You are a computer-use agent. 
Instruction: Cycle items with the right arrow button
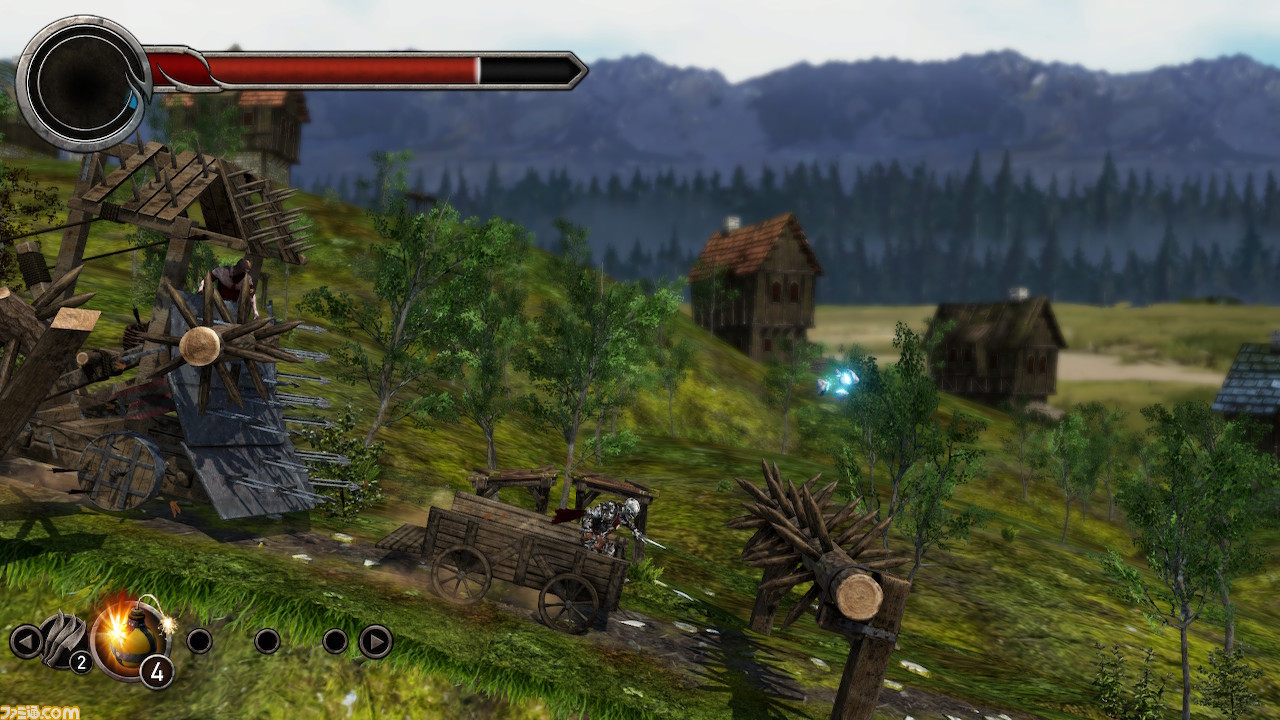(x=375, y=641)
